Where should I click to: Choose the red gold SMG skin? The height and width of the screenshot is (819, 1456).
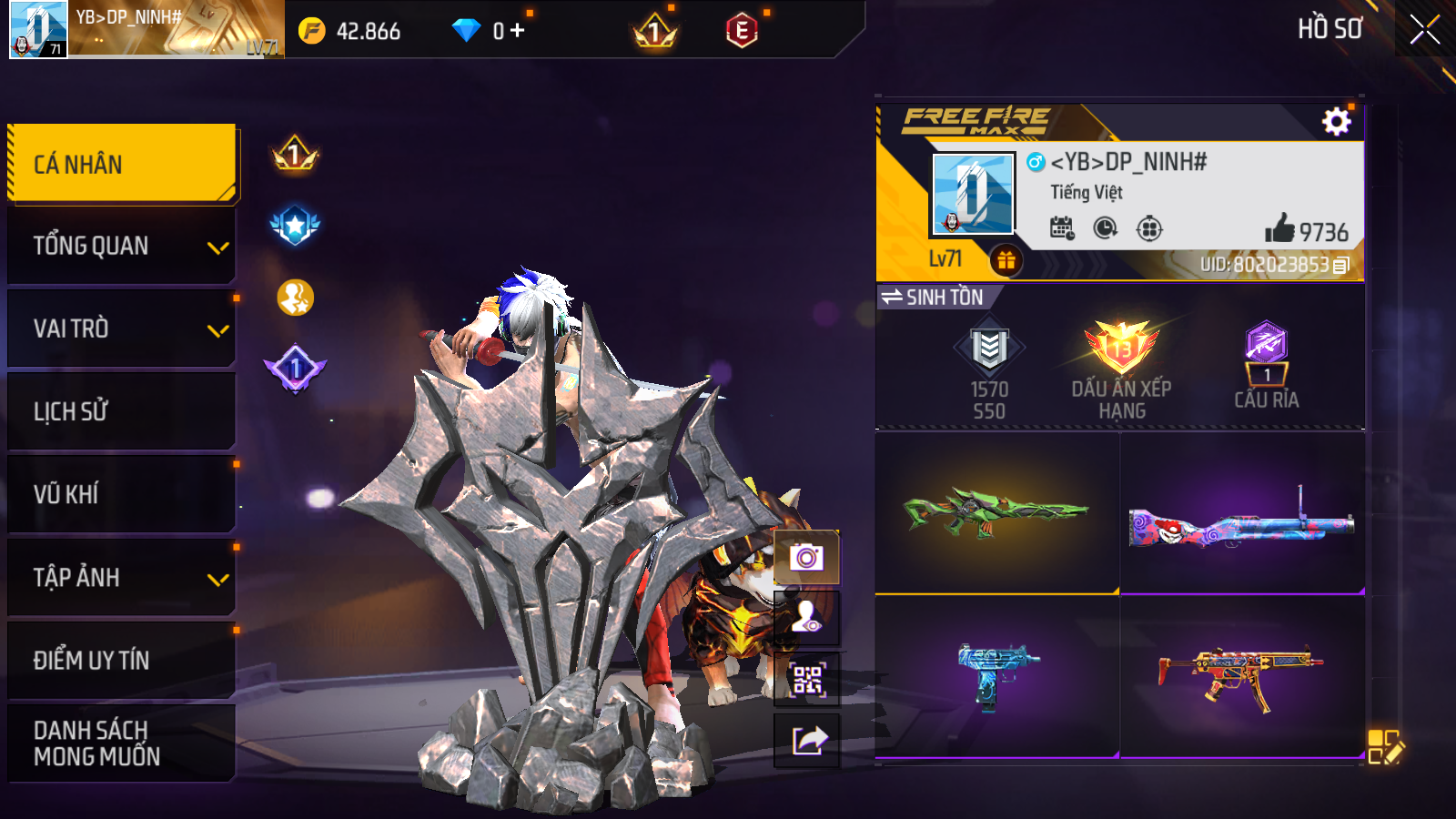[x=1241, y=677]
